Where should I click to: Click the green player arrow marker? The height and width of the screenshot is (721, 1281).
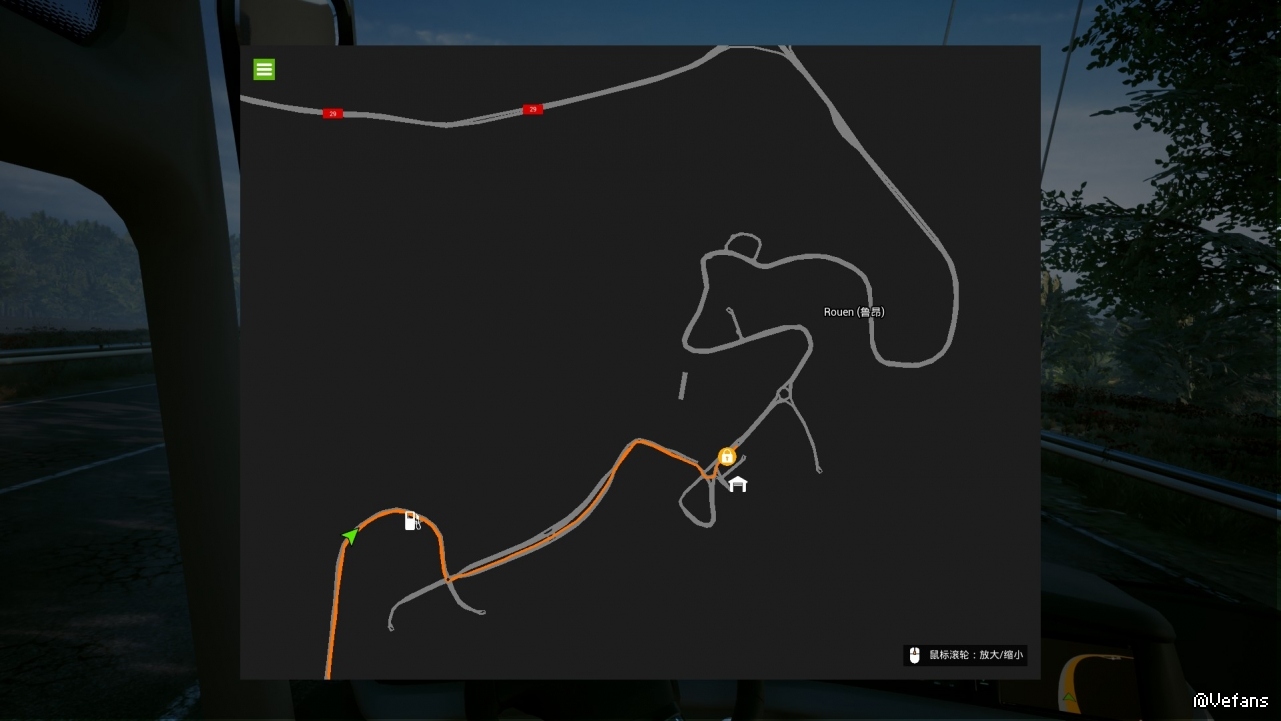(350, 536)
